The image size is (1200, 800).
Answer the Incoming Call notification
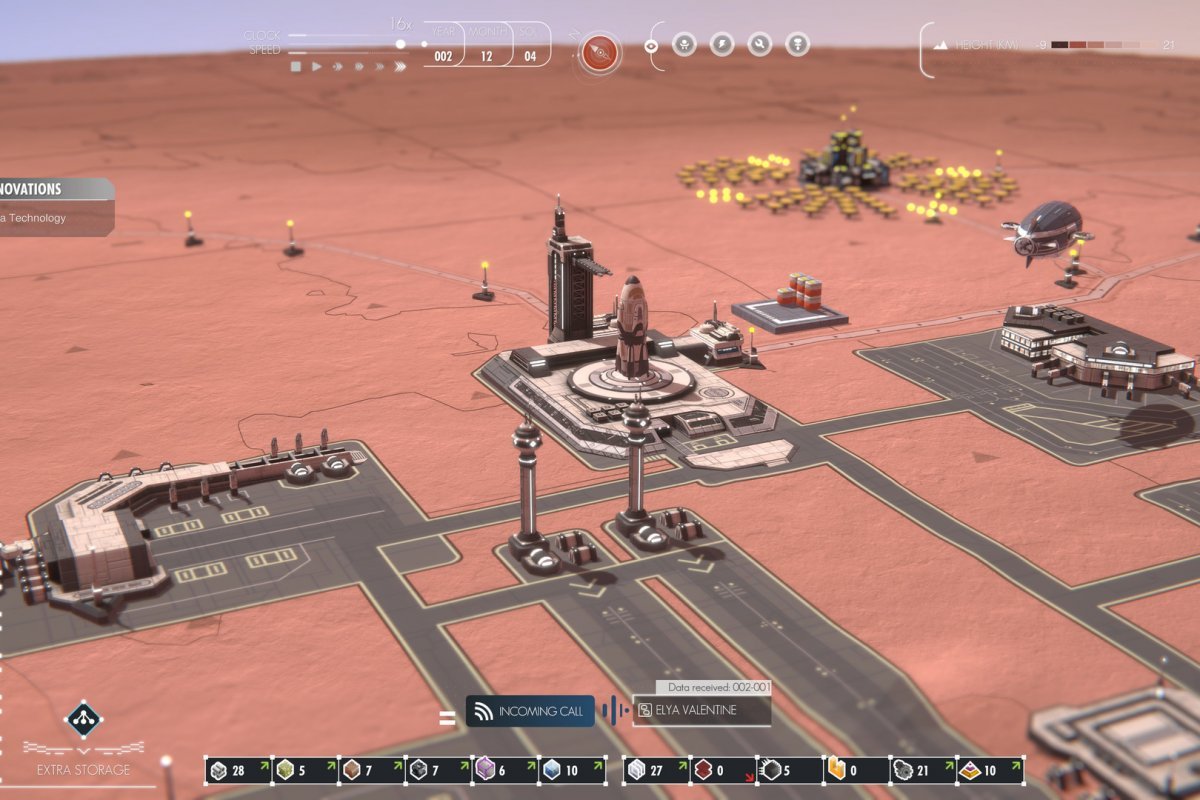pos(530,711)
